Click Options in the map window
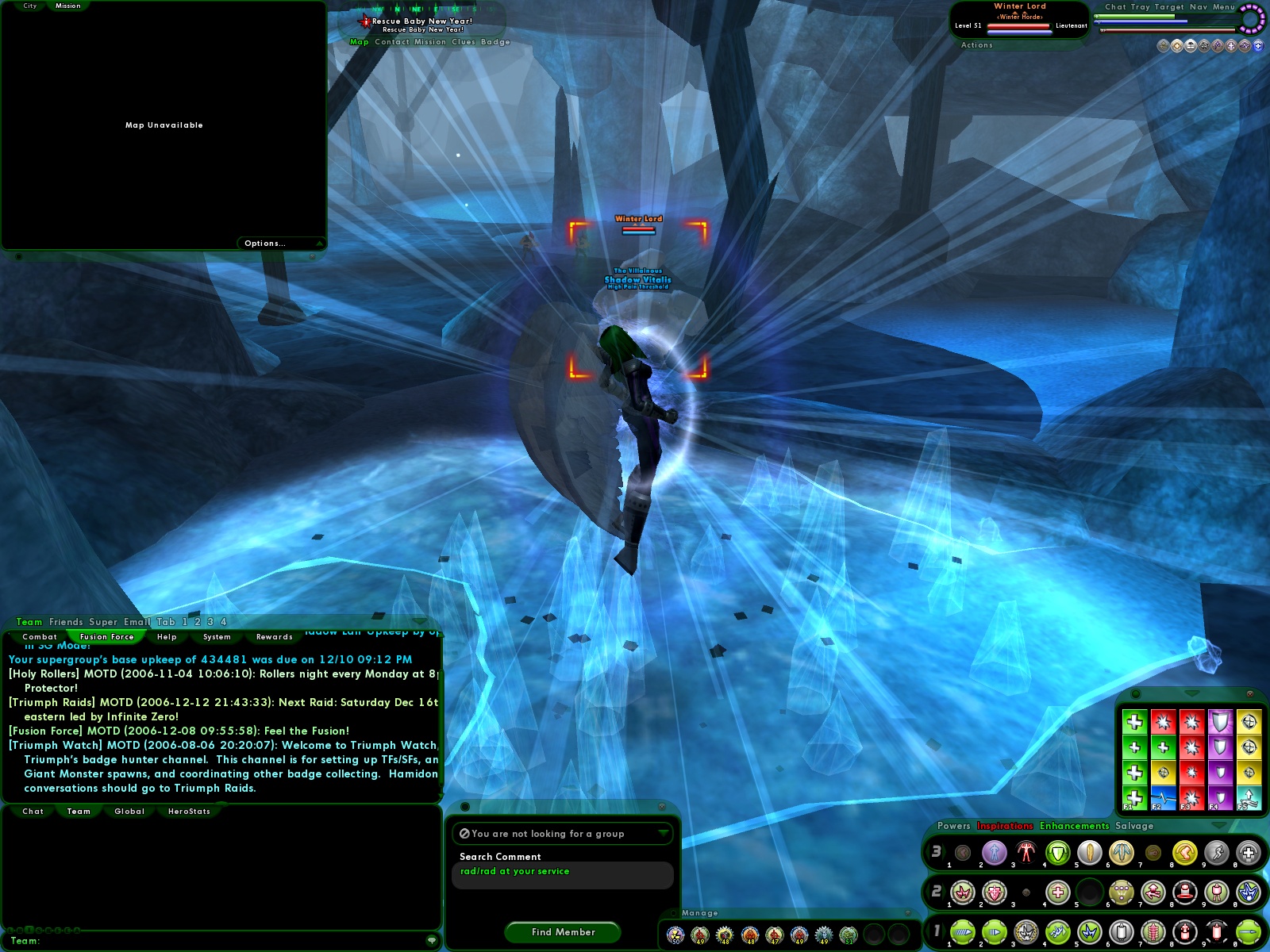The width and height of the screenshot is (1270, 952). click(264, 243)
